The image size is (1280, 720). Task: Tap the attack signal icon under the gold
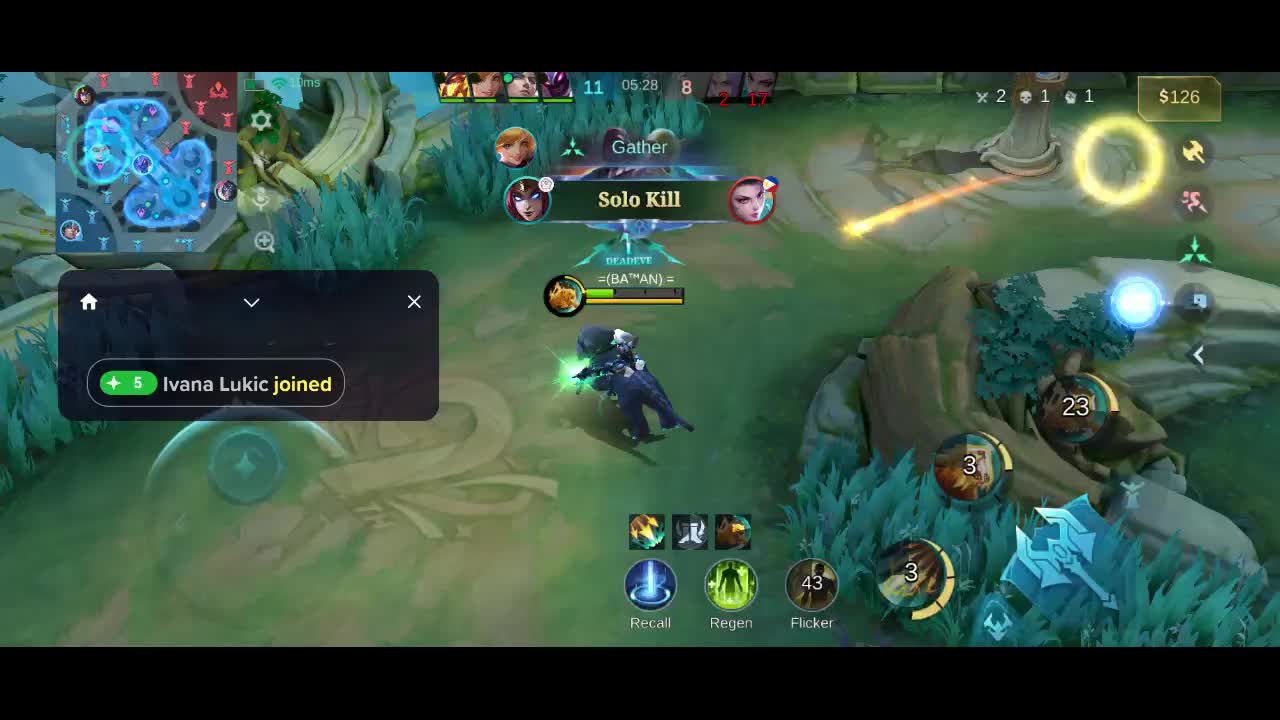[1193, 151]
